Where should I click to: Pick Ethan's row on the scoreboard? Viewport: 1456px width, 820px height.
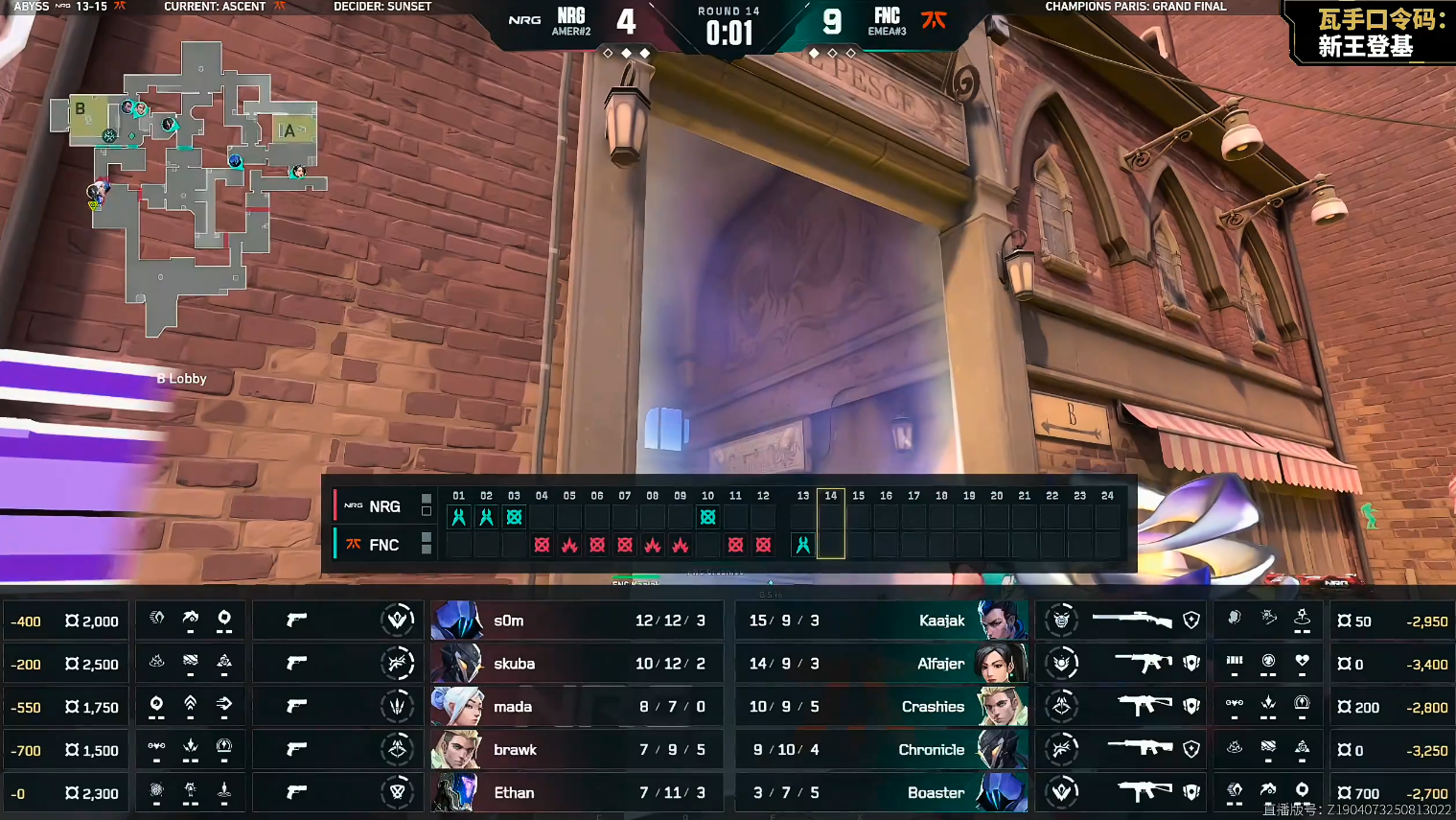(x=575, y=793)
